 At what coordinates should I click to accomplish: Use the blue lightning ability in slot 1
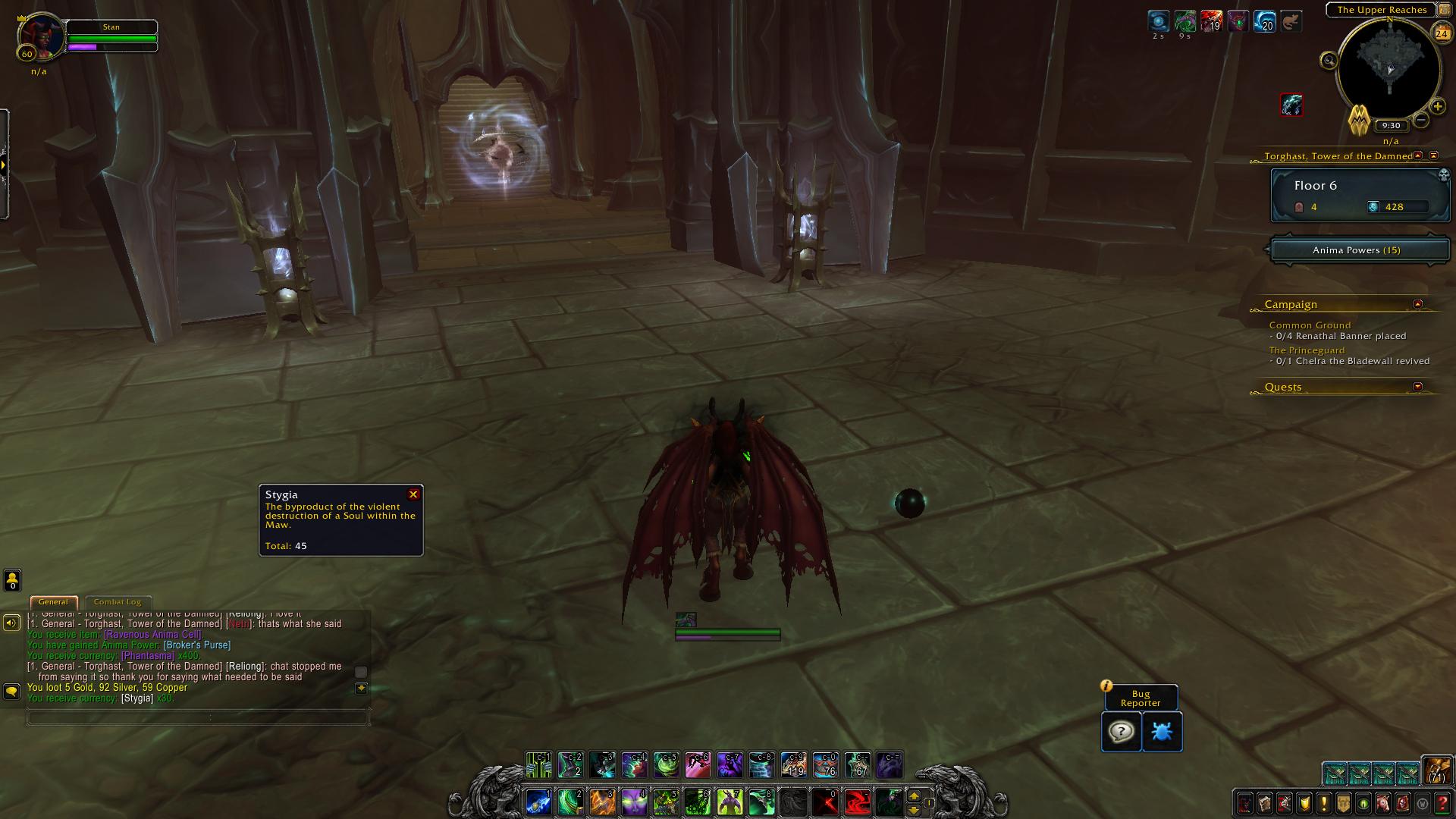538,802
